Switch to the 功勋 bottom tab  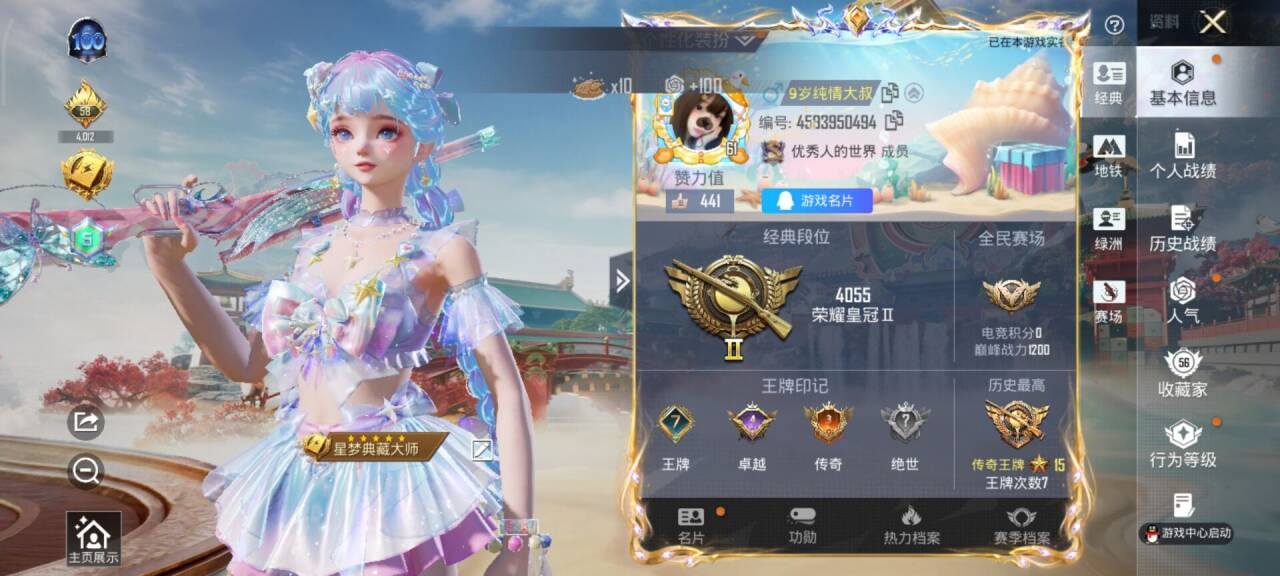coord(802,526)
